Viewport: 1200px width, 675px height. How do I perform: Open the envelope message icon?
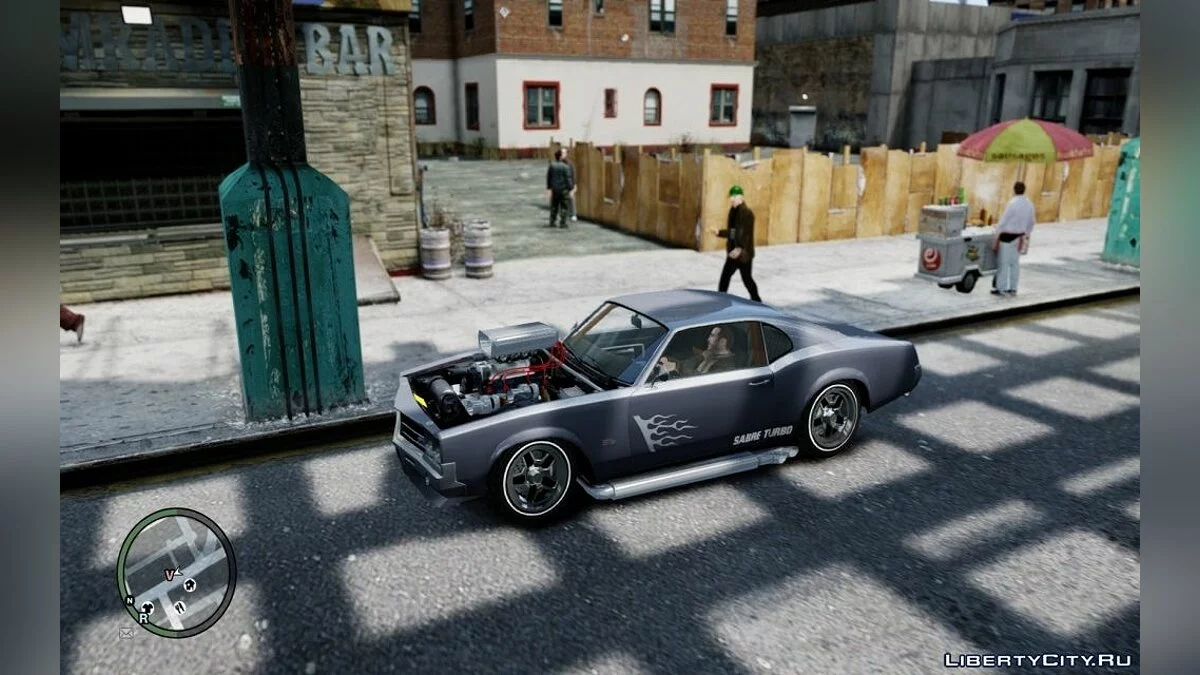pos(126,633)
